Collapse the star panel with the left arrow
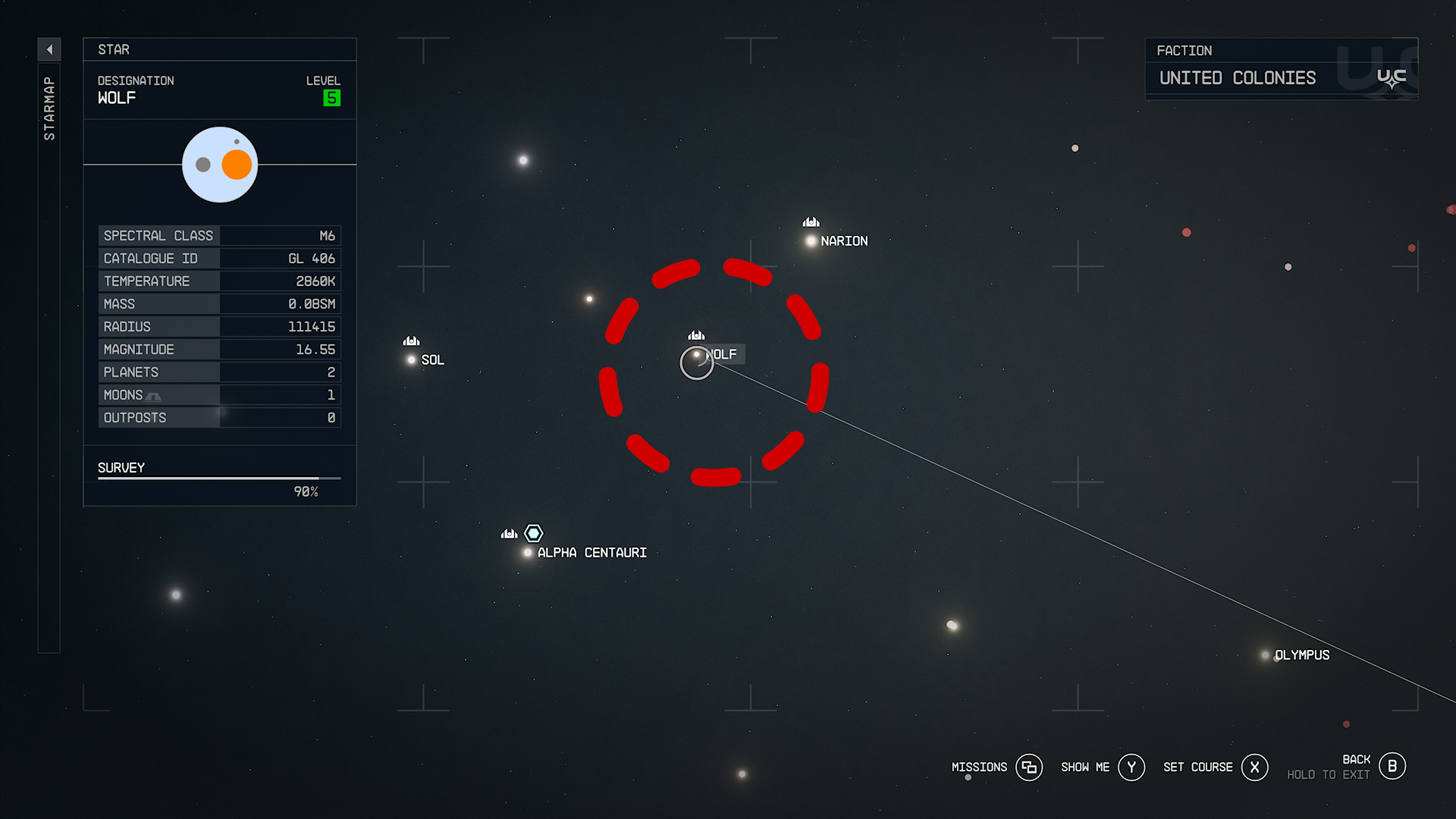 pyautogui.click(x=49, y=49)
